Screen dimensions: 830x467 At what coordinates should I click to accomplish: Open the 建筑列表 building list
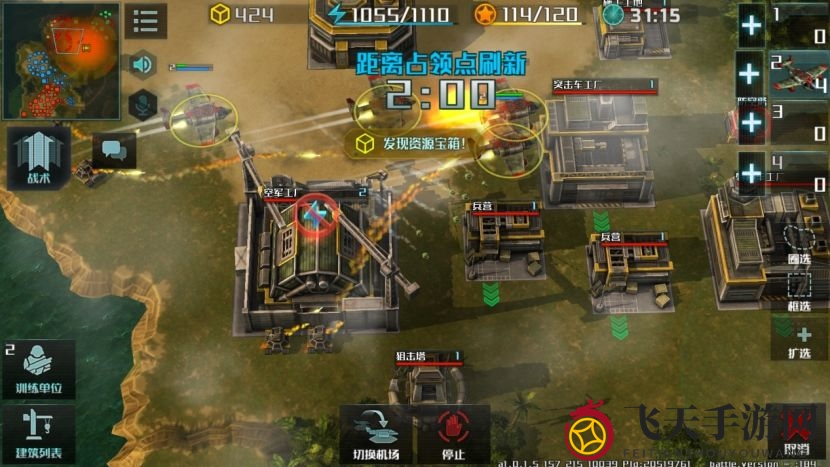click(x=38, y=433)
